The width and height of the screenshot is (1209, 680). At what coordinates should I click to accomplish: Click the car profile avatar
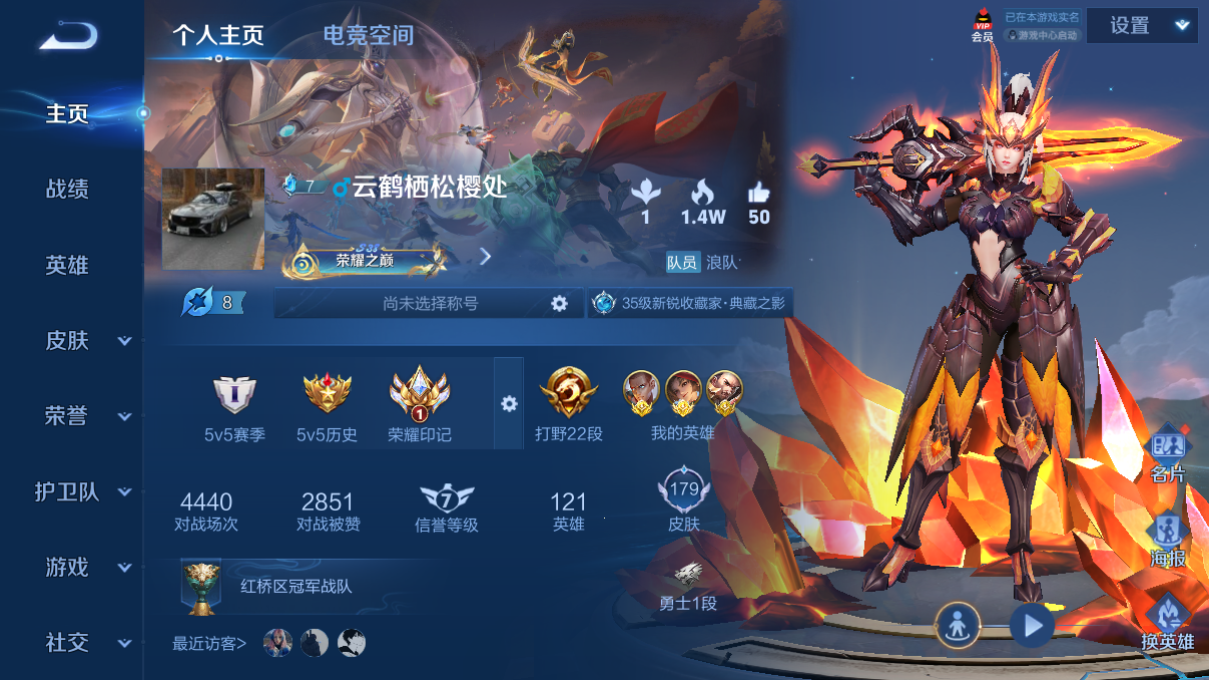click(x=213, y=219)
